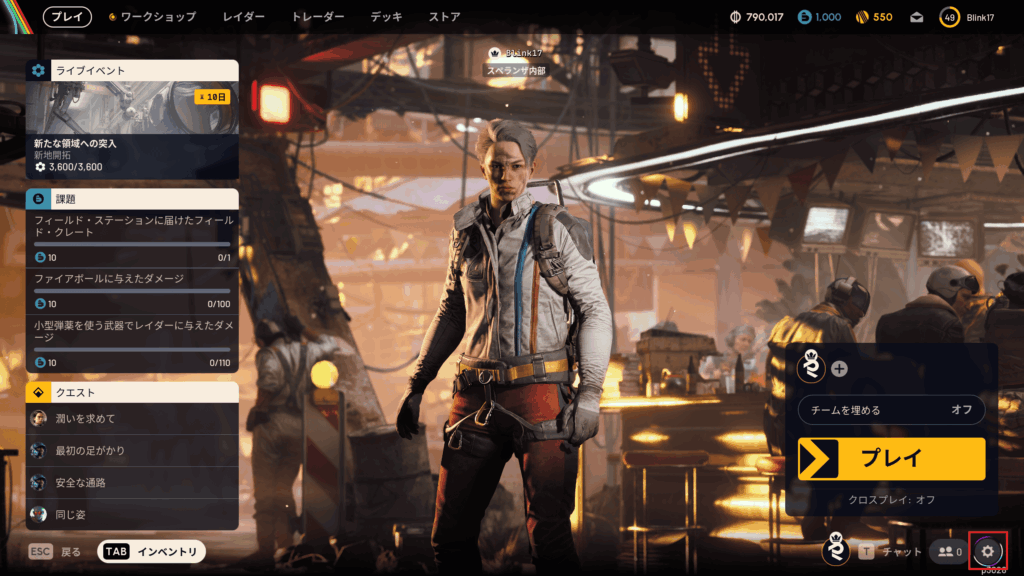Open the ストア tab
The width and height of the screenshot is (1024, 576).
445,17
